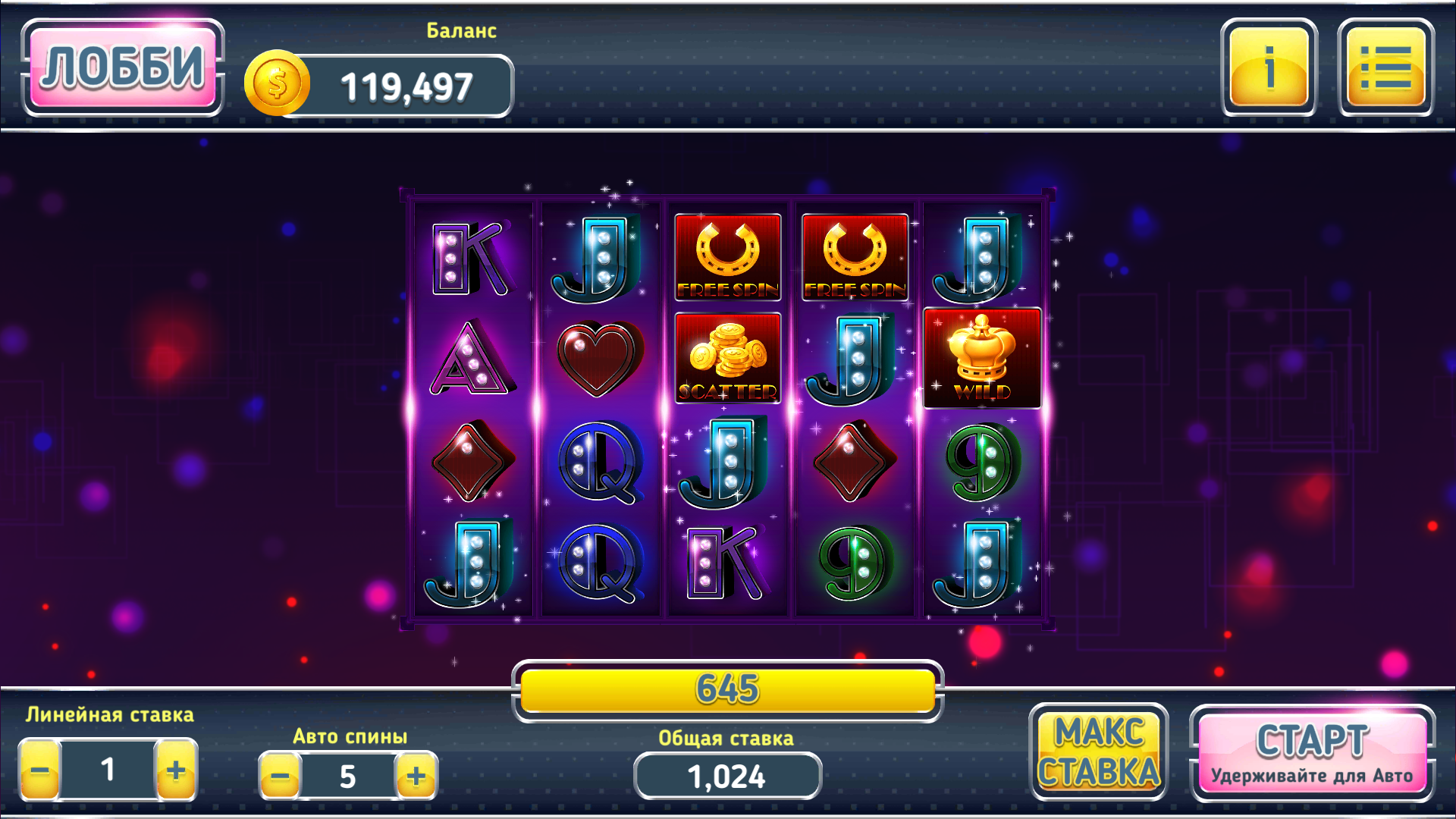This screenshot has height=819, width=1456.
Task: Click the golden crown WILD symbol
Action: point(981,358)
